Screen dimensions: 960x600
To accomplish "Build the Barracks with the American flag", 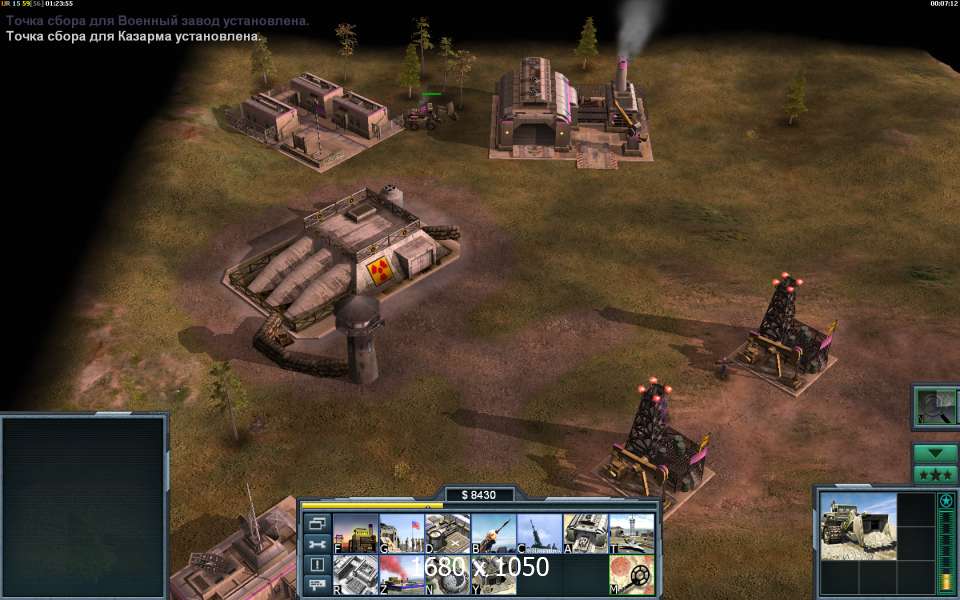I will coord(401,534).
